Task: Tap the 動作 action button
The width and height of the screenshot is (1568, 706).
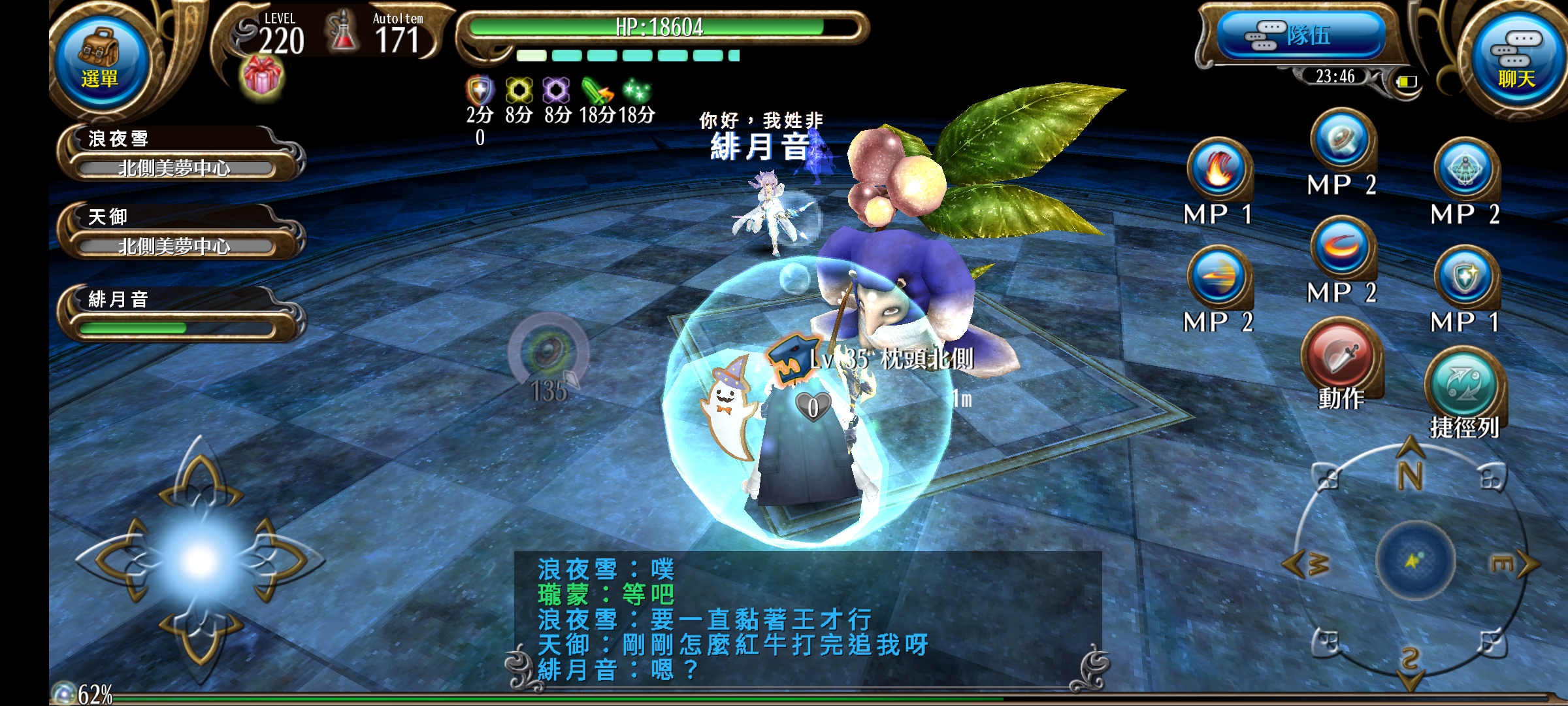Action: tap(1341, 358)
